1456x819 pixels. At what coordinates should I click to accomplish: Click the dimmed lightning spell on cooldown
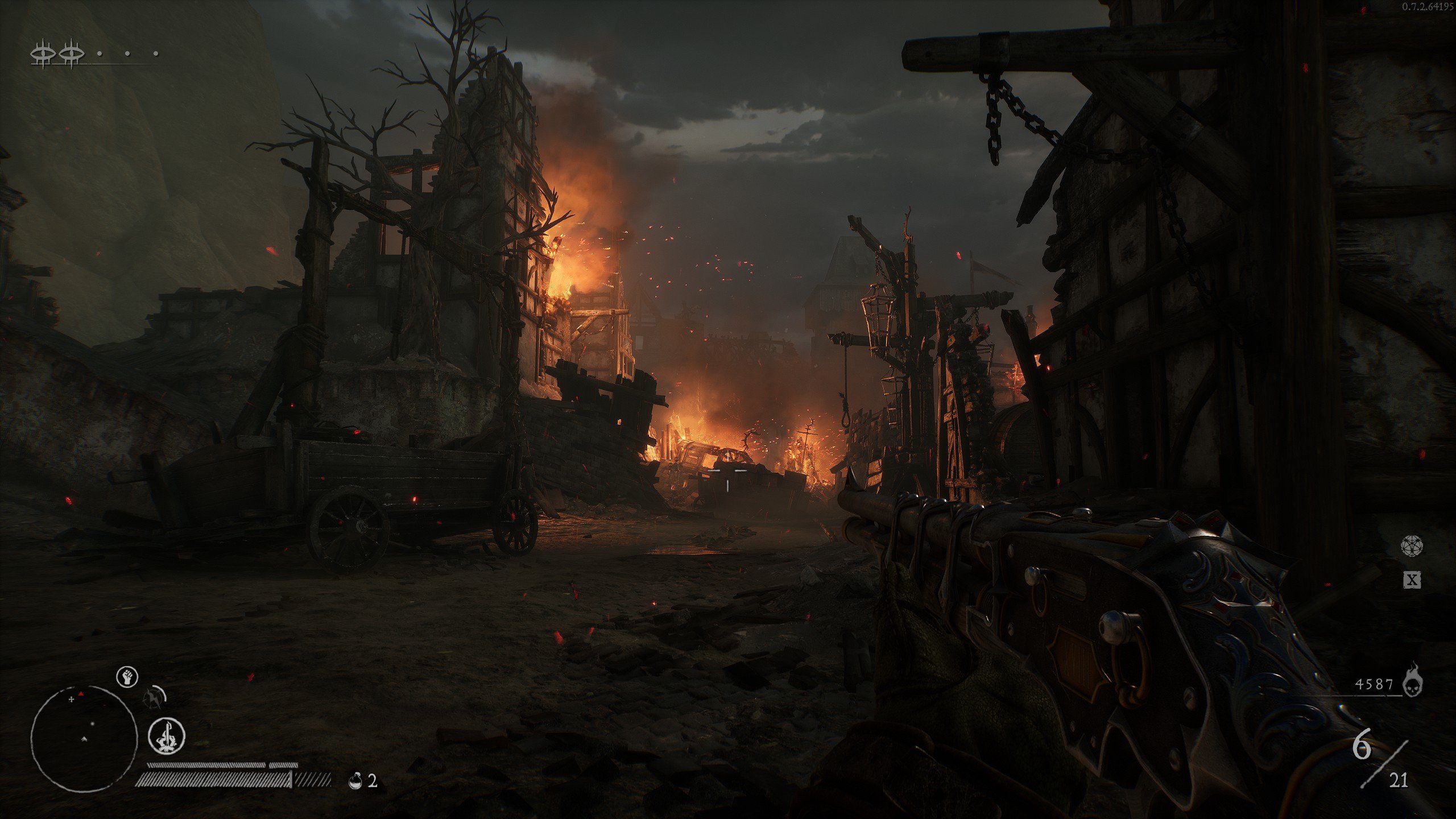coord(154,698)
